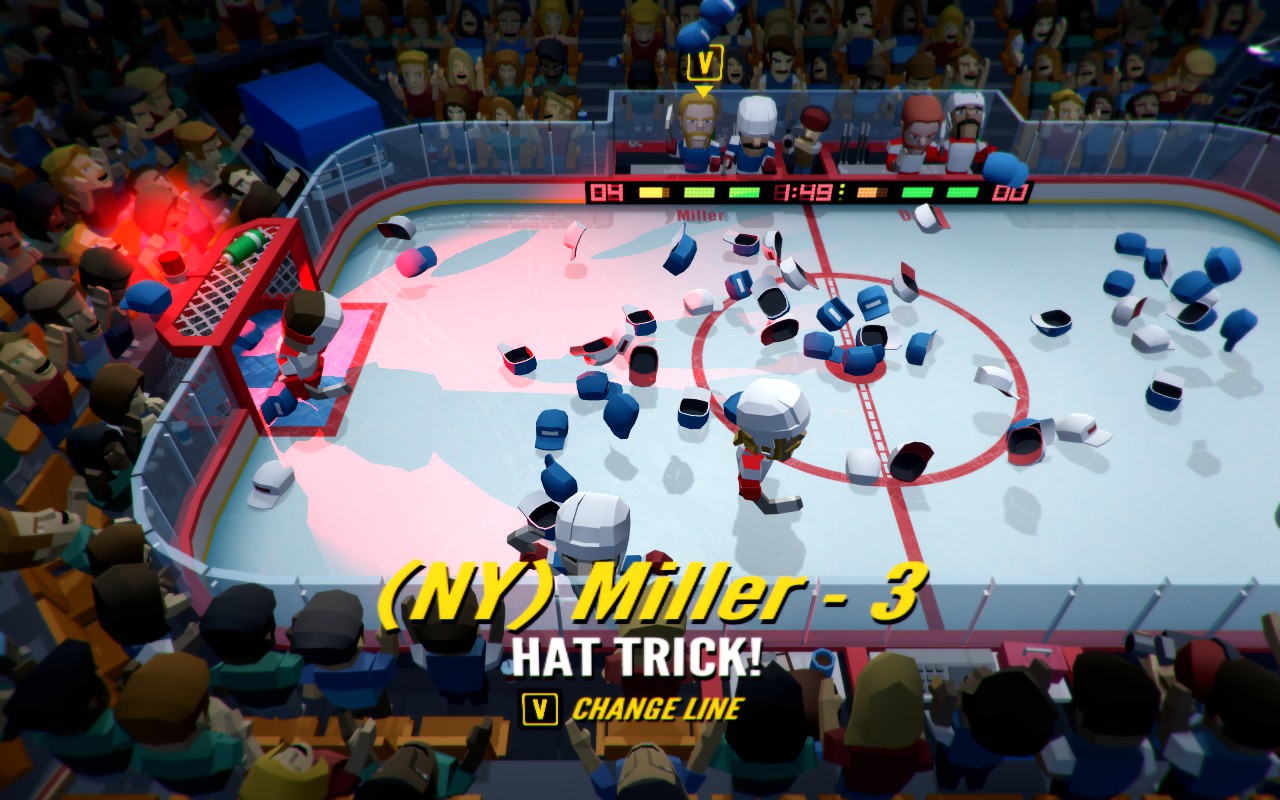Toggle the green stamina bar left of the clock
1280x800 pixels.
(742, 192)
